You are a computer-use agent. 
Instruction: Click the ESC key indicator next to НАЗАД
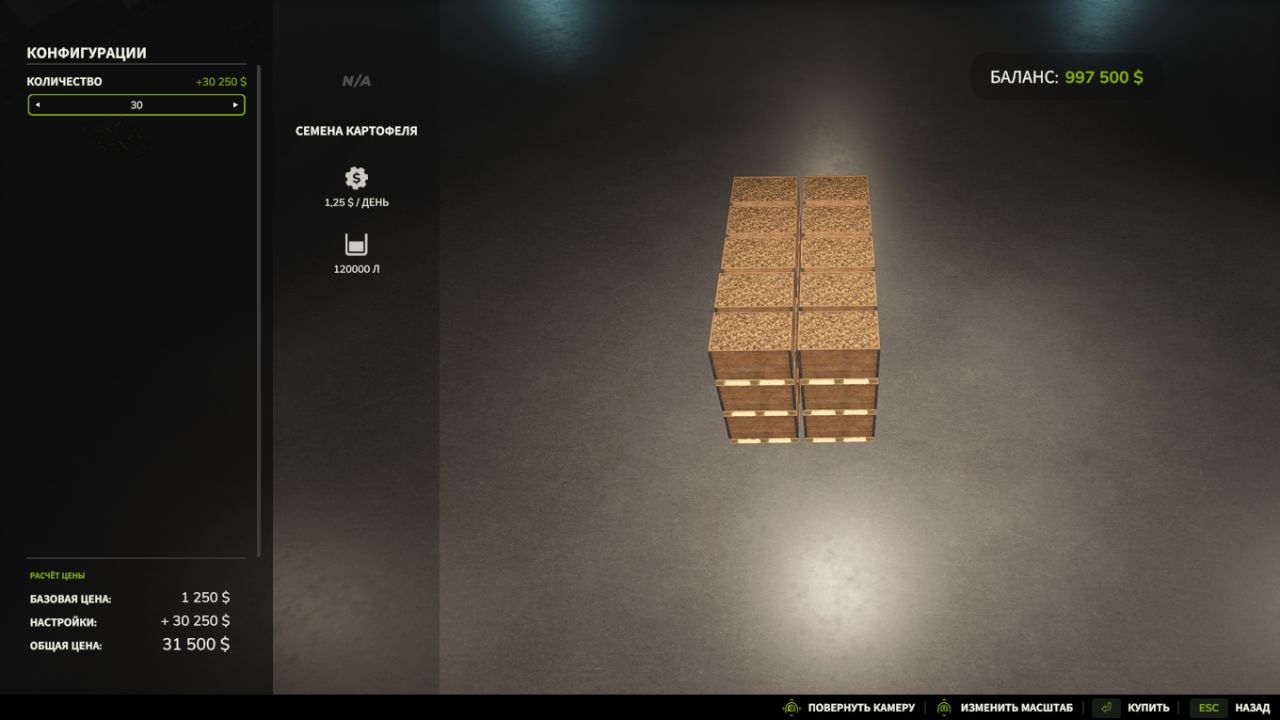(1208, 707)
